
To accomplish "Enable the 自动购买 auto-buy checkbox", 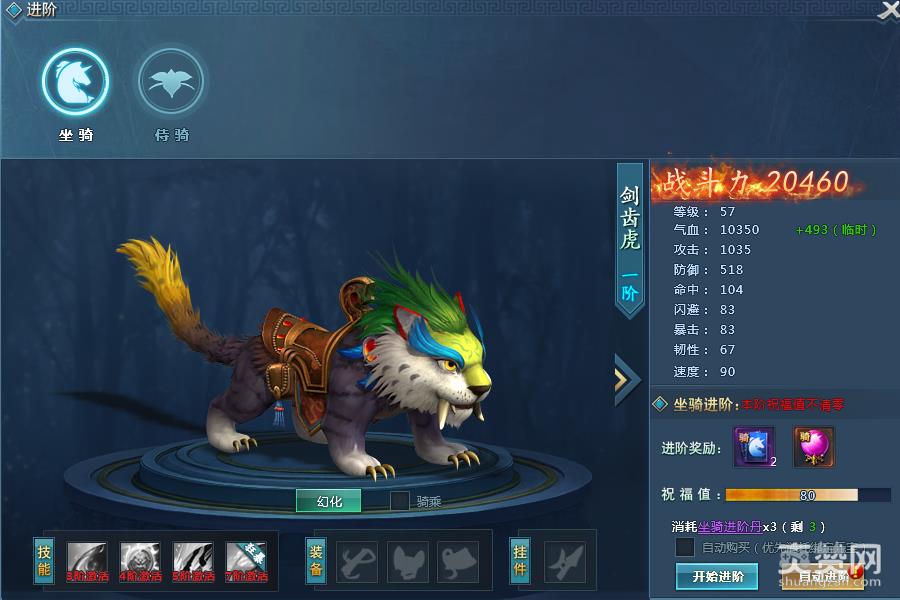I will pos(685,547).
